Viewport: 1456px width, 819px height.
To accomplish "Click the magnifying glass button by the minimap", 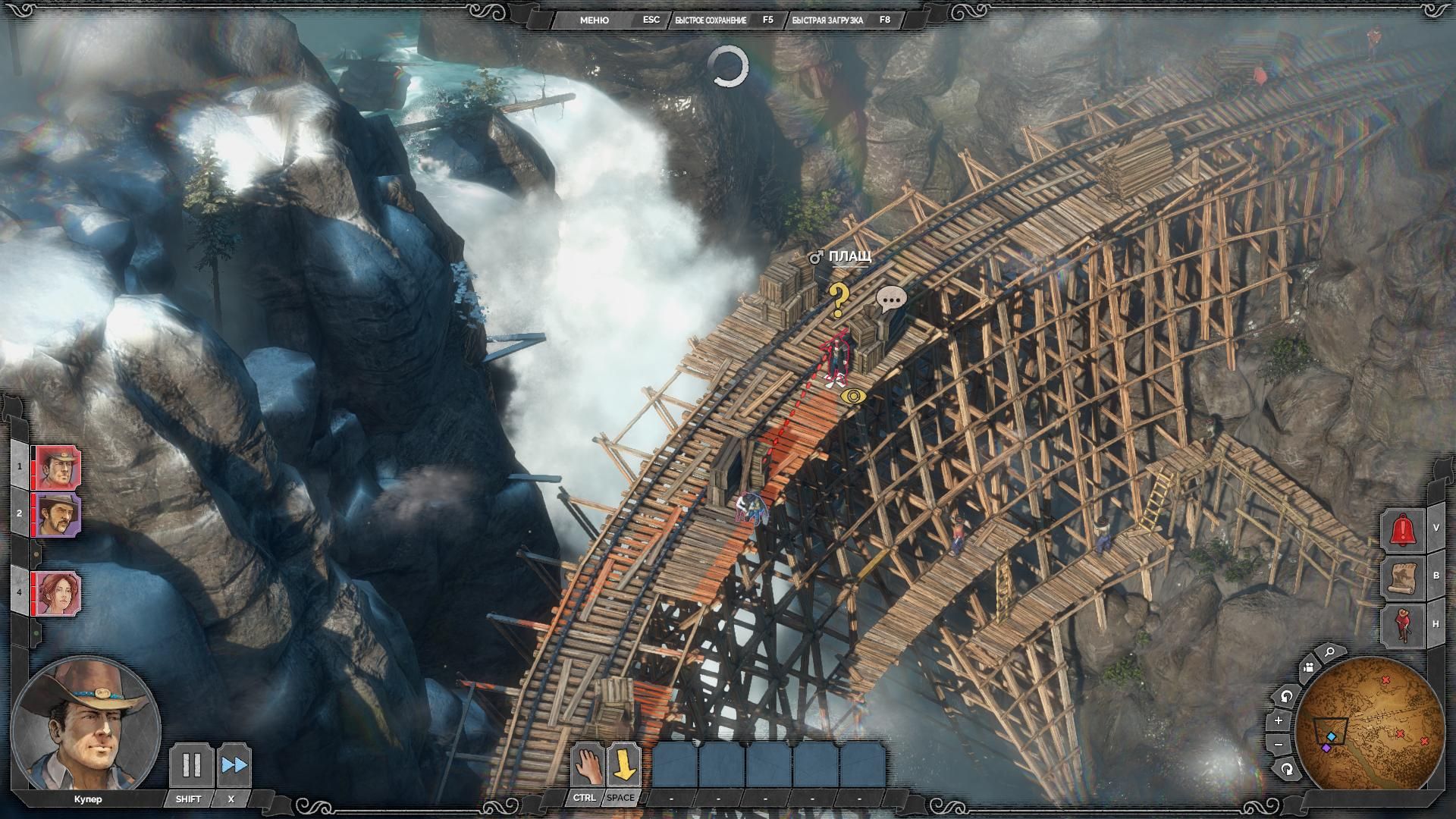I will (x=1330, y=652).
